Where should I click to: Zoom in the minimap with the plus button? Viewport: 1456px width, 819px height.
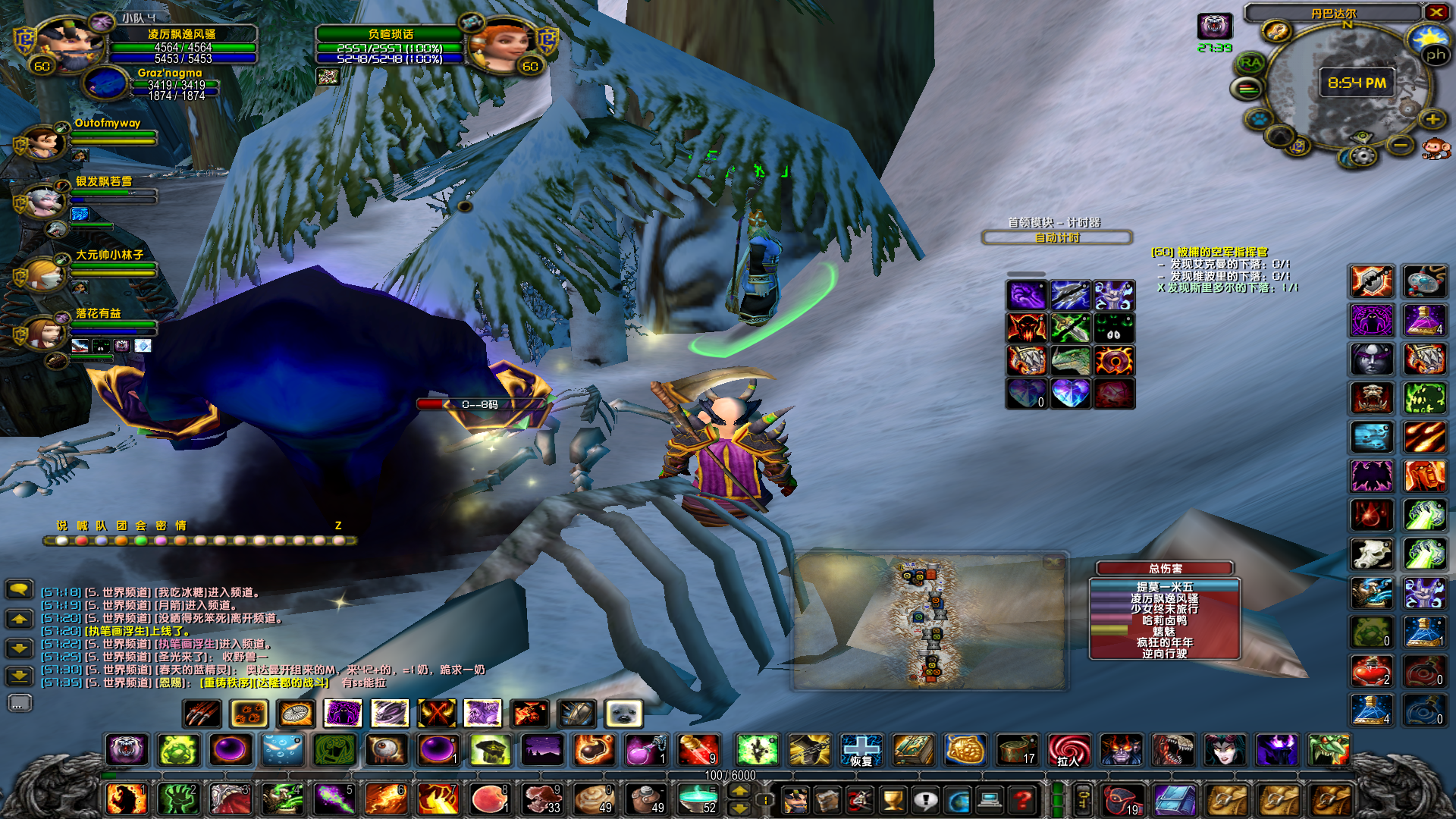(1432, 119)
